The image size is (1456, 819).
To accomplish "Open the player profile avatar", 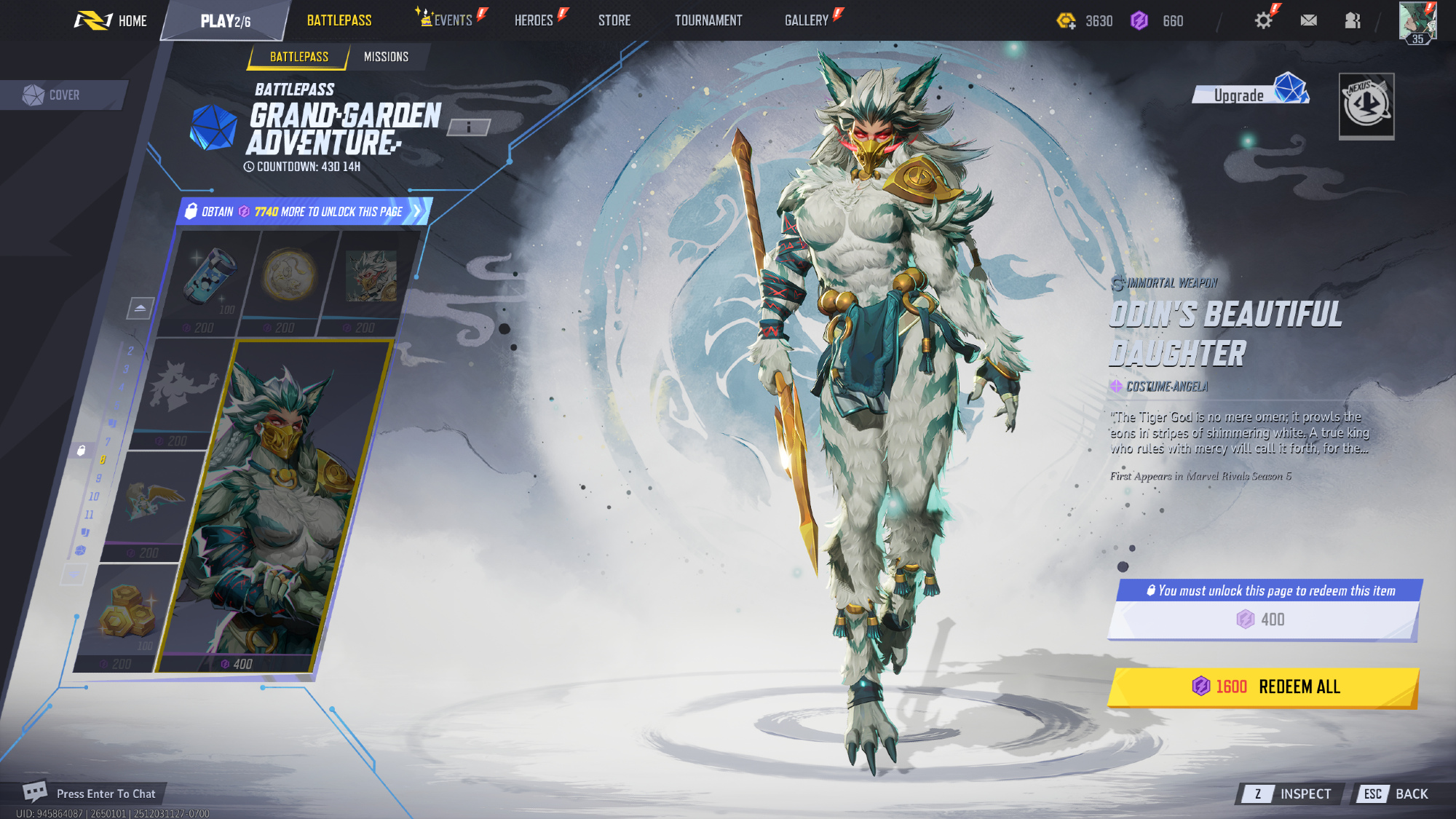I will pos(1417,22).
